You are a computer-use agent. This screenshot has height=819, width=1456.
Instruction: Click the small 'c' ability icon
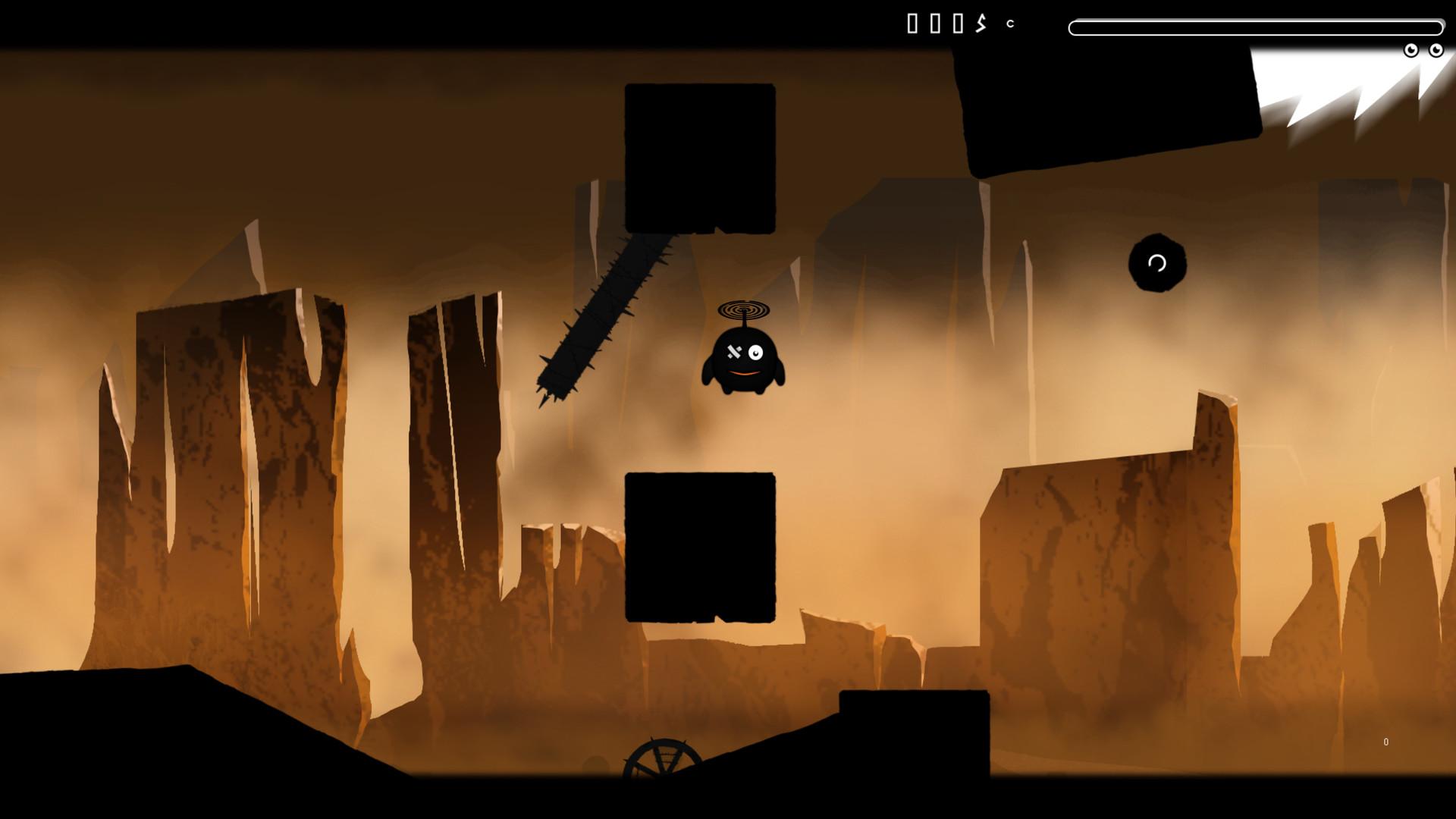(1010, 24)
